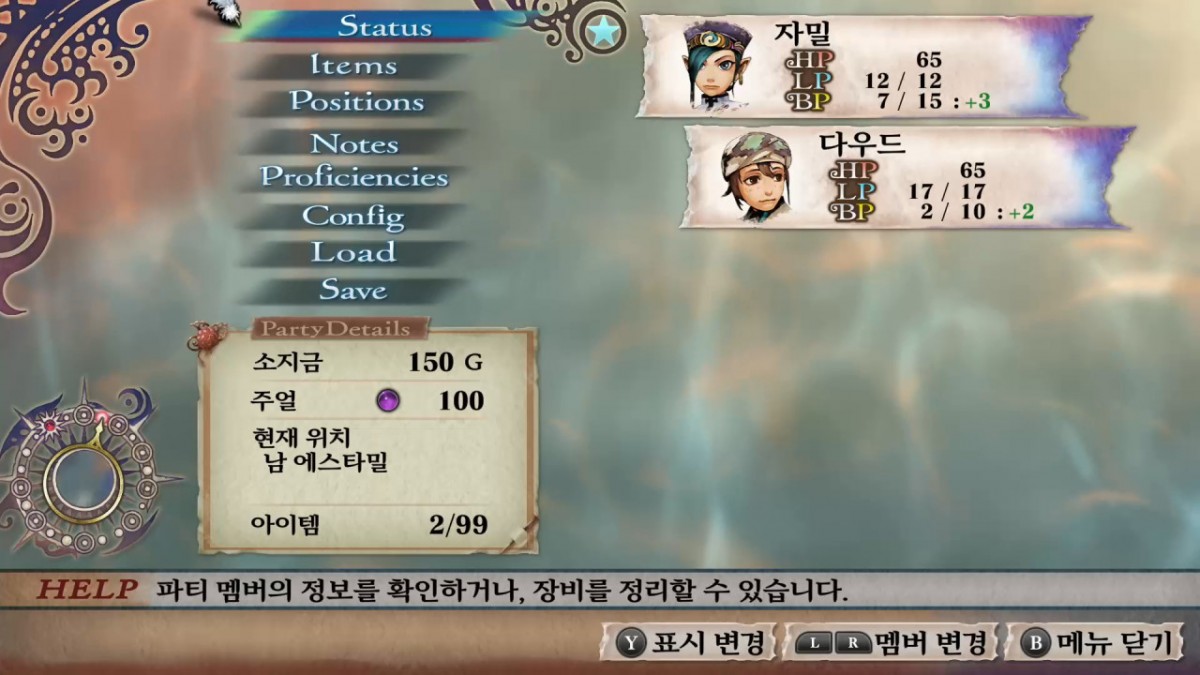
Task: Click the 멤버 변경 button
Action: point(889,642)
